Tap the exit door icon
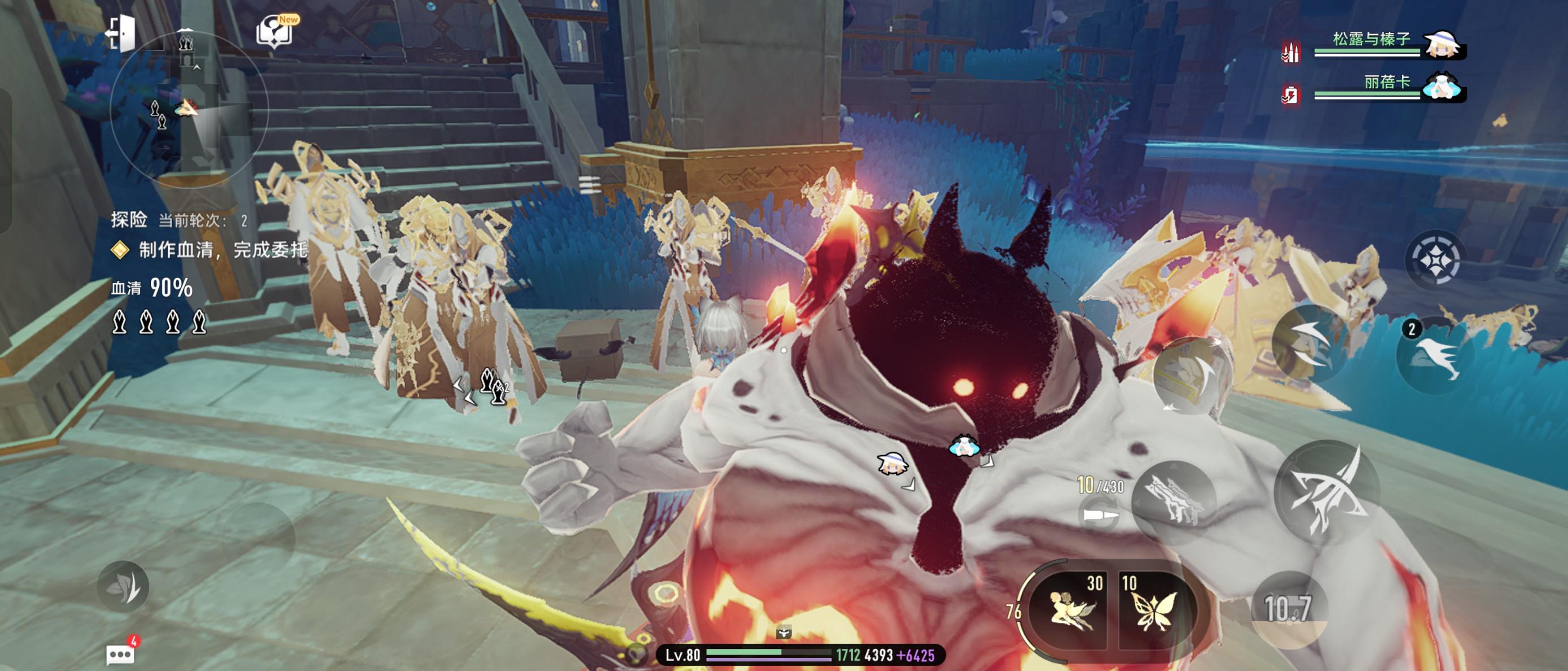 [121, 33]
